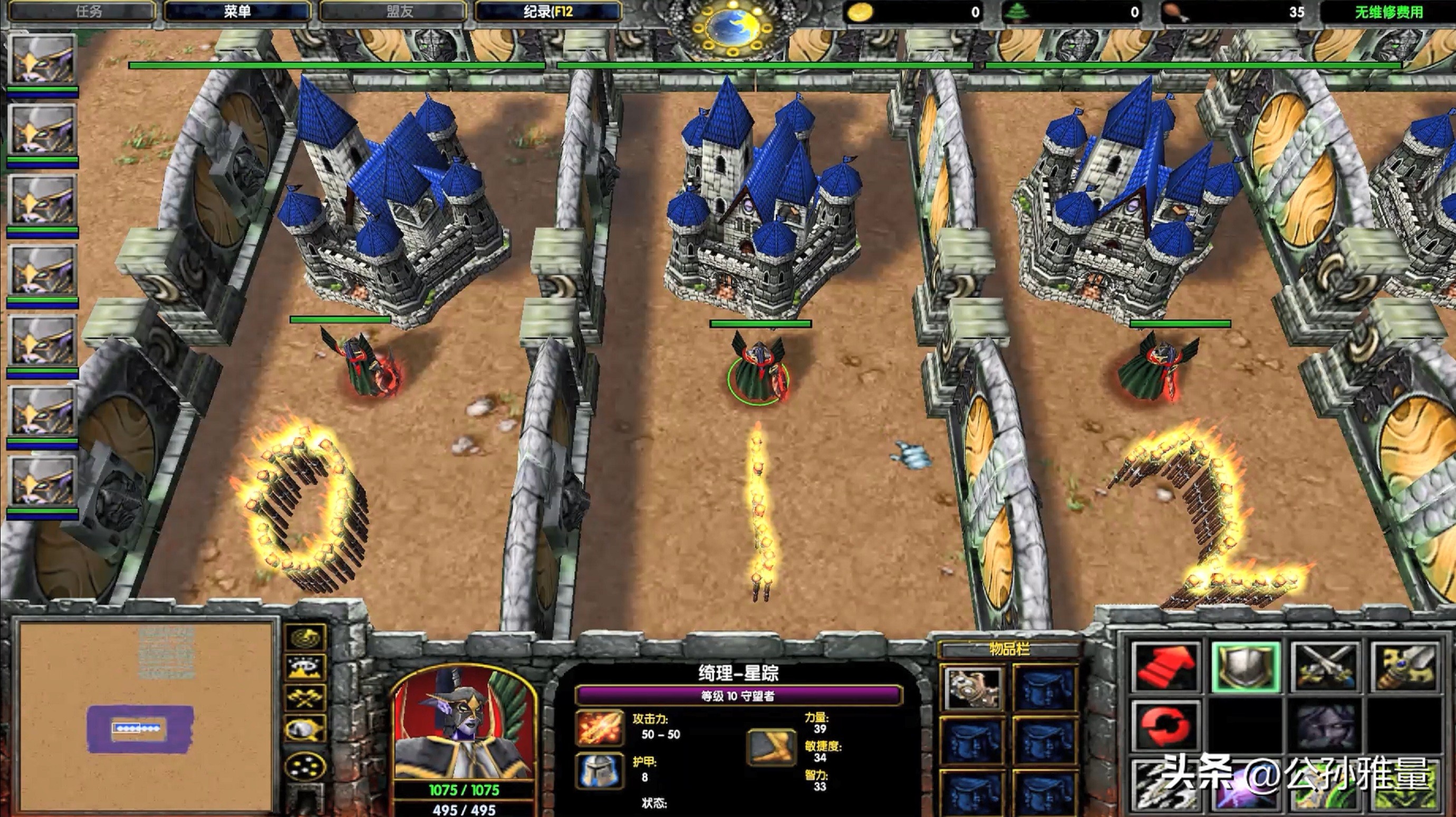Open the 菜单 menu button
The width and height of the screenshot is (1456, 817).
click(237, 11)
